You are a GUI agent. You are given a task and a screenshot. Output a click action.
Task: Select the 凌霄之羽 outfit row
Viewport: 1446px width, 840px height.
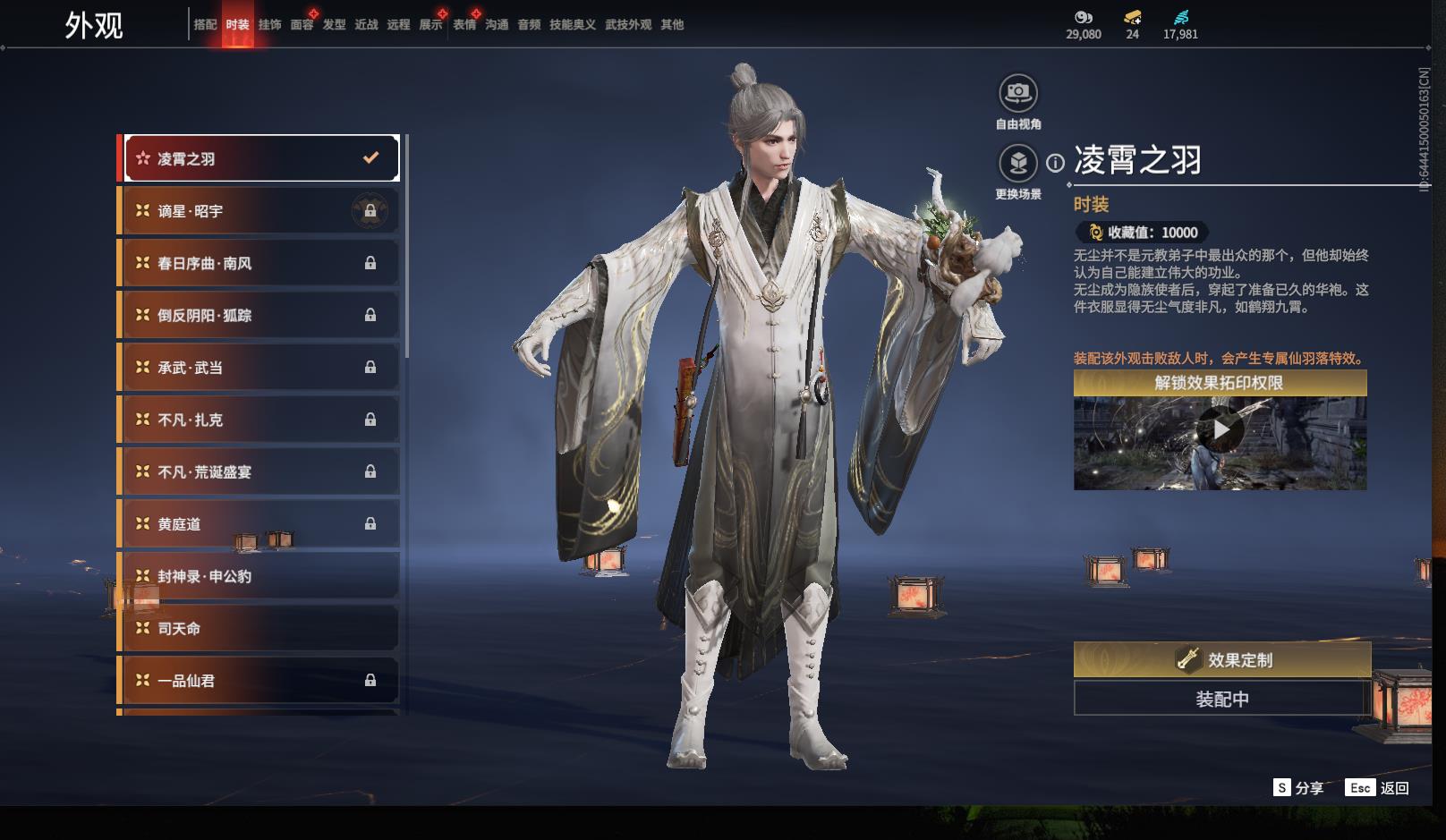tap(260, 158)
